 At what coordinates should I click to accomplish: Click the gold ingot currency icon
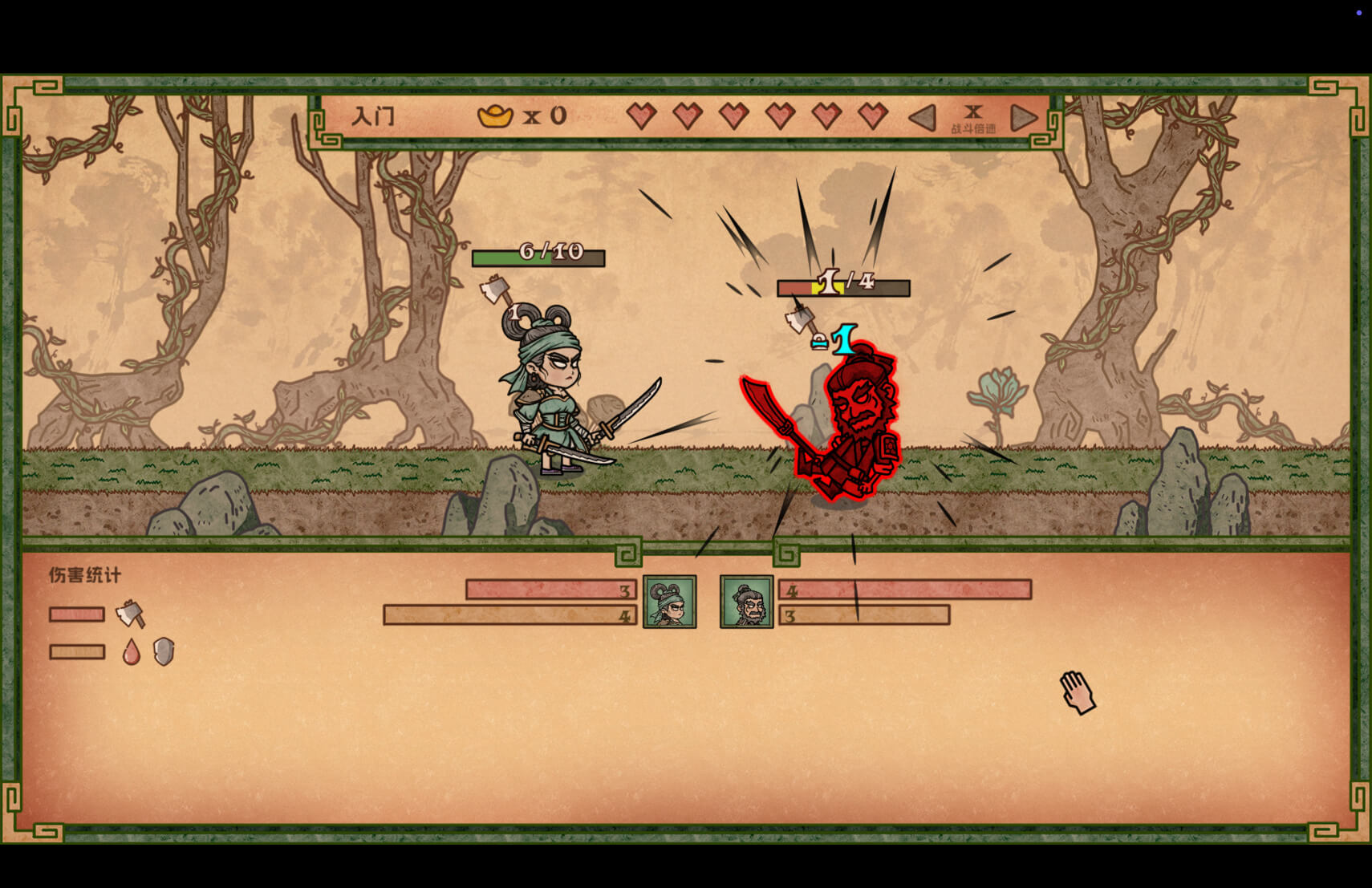[496, 115]
